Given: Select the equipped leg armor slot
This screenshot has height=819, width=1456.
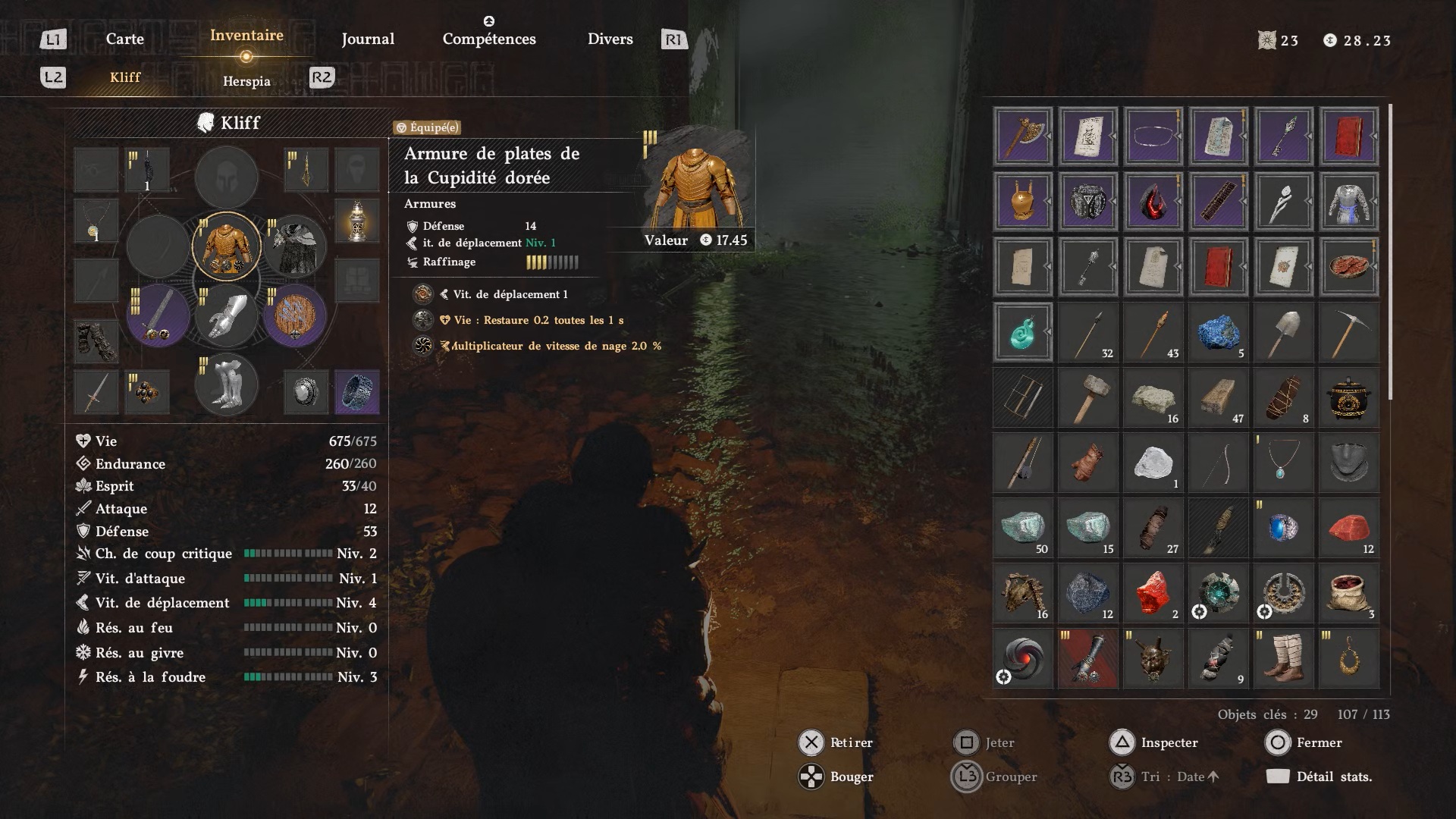Looking at the screenshot, I should [x=227, y=384].
